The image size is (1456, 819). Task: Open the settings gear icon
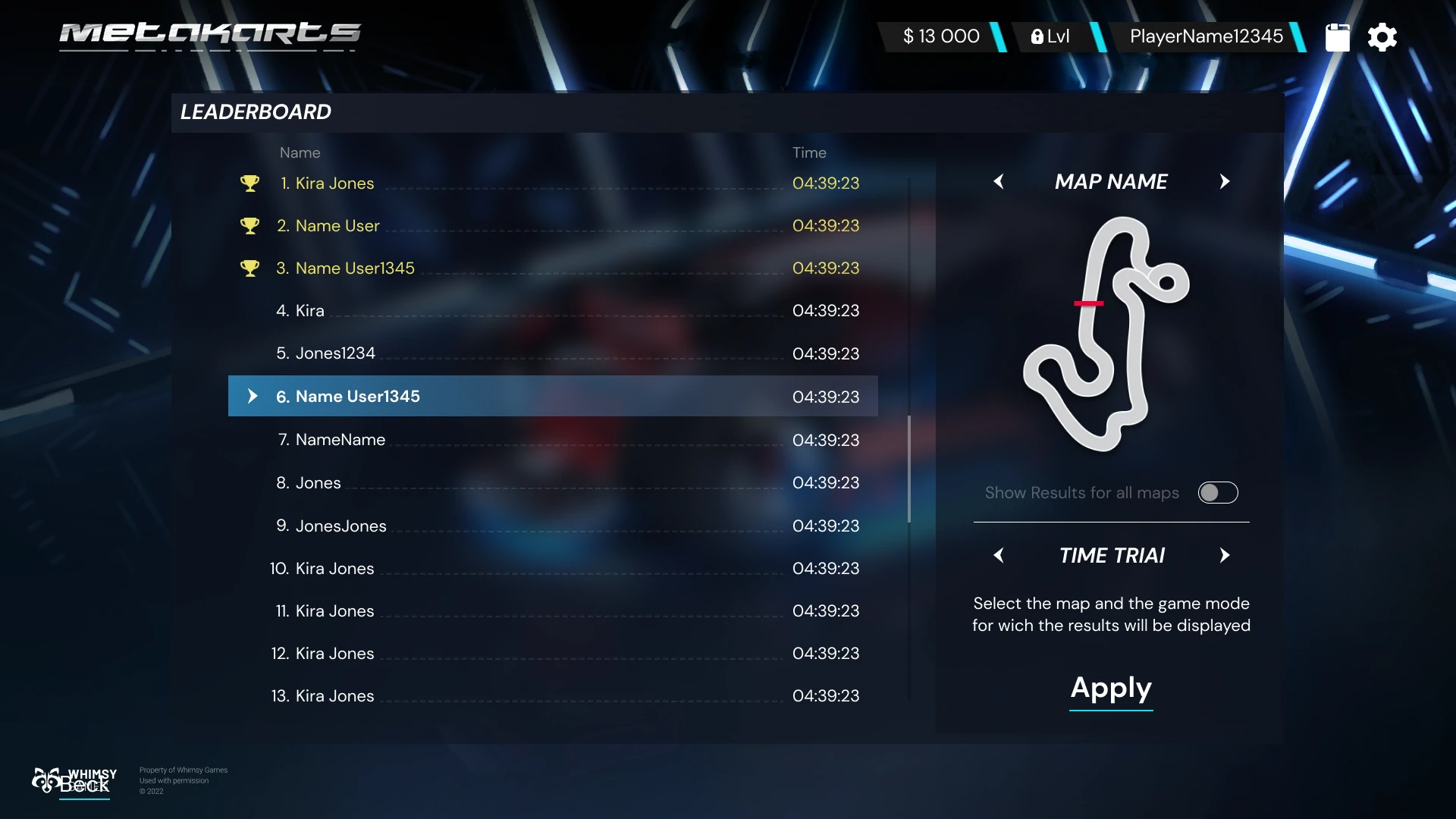pos(1382,37)
